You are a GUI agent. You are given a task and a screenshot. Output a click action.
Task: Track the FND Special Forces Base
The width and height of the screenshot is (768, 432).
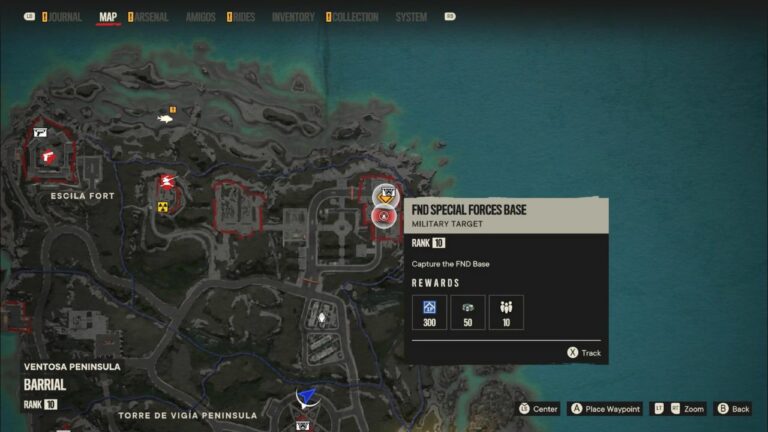(584, 353)
